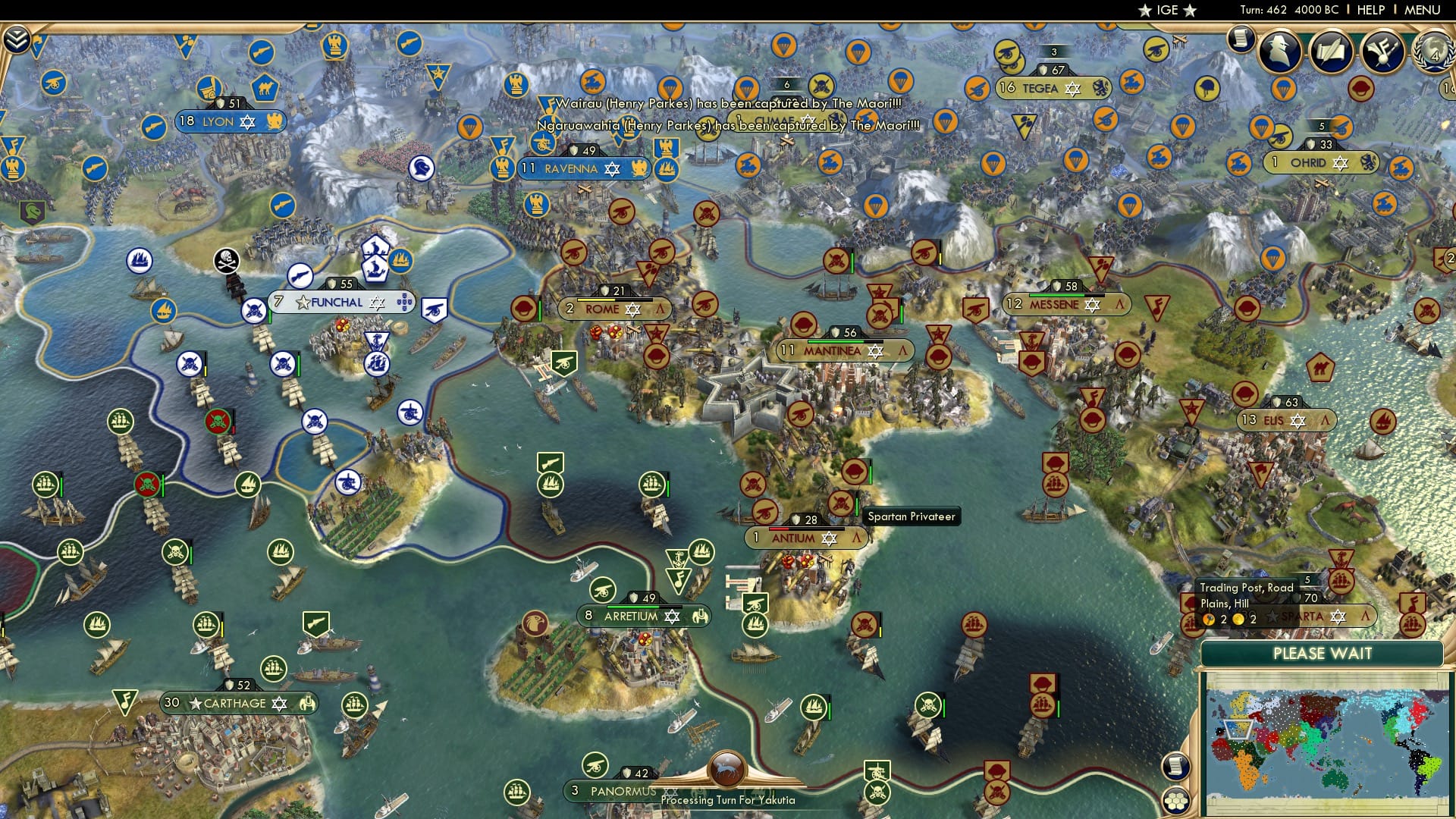
Task: Switch to strategic view using the hexagon icon
Action: coord(1176,801)
